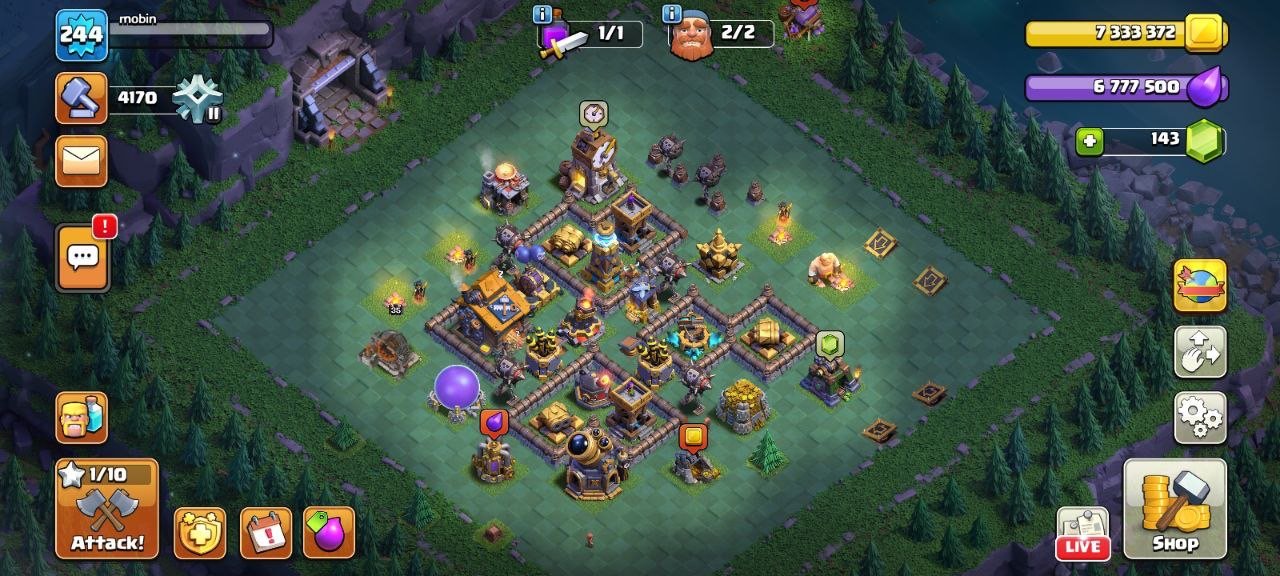The height and width of the screenshot is (576, 1280).
Task: Open the chat speech bubble
Action: (x=82, y=257)
